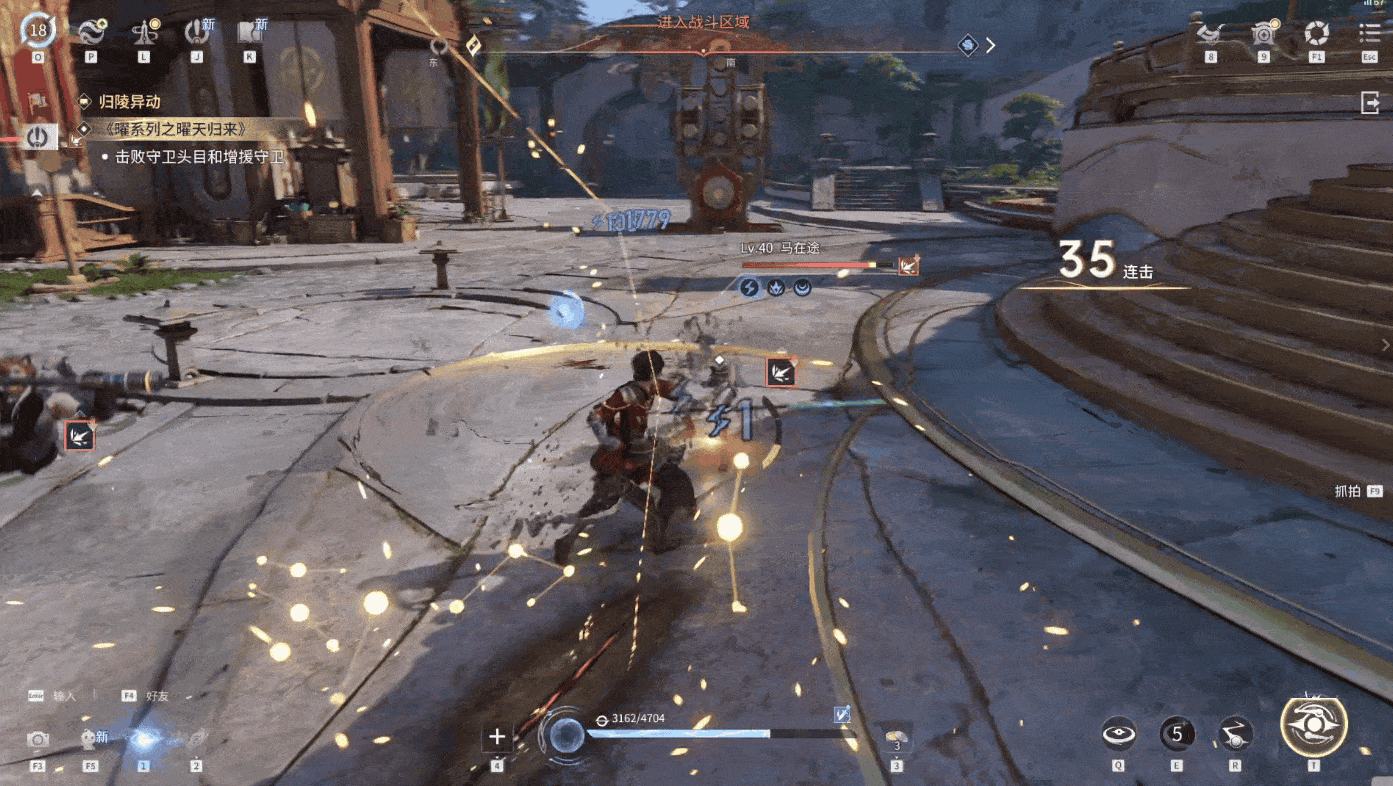Click the exit door arrow button

tap(1370, 102)
